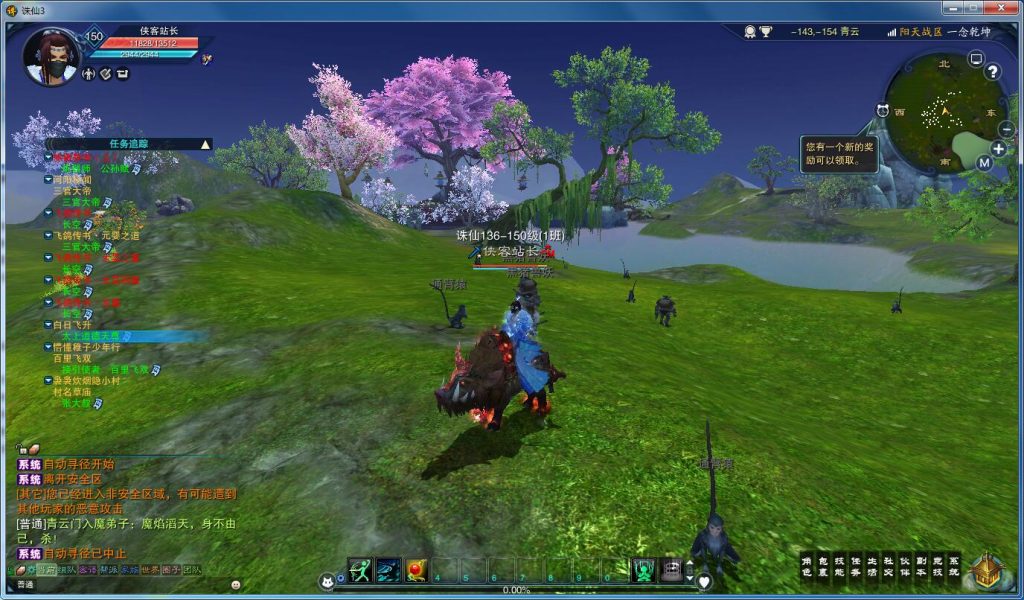Zoom out the minimap with minus button
Image resolution: width=1024 pixels, height=600 pixels.
(1005, 129)
